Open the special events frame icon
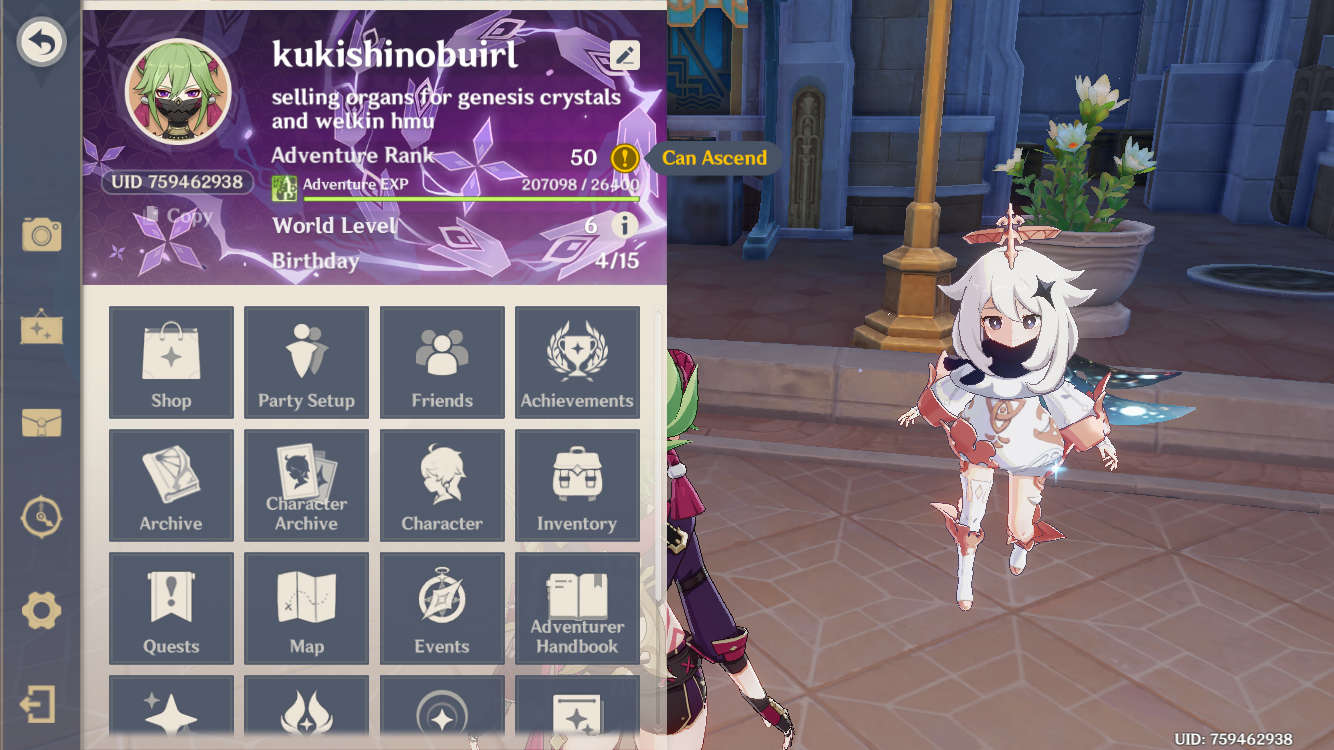The image size is (1334, 750). (x=40, y=328)
